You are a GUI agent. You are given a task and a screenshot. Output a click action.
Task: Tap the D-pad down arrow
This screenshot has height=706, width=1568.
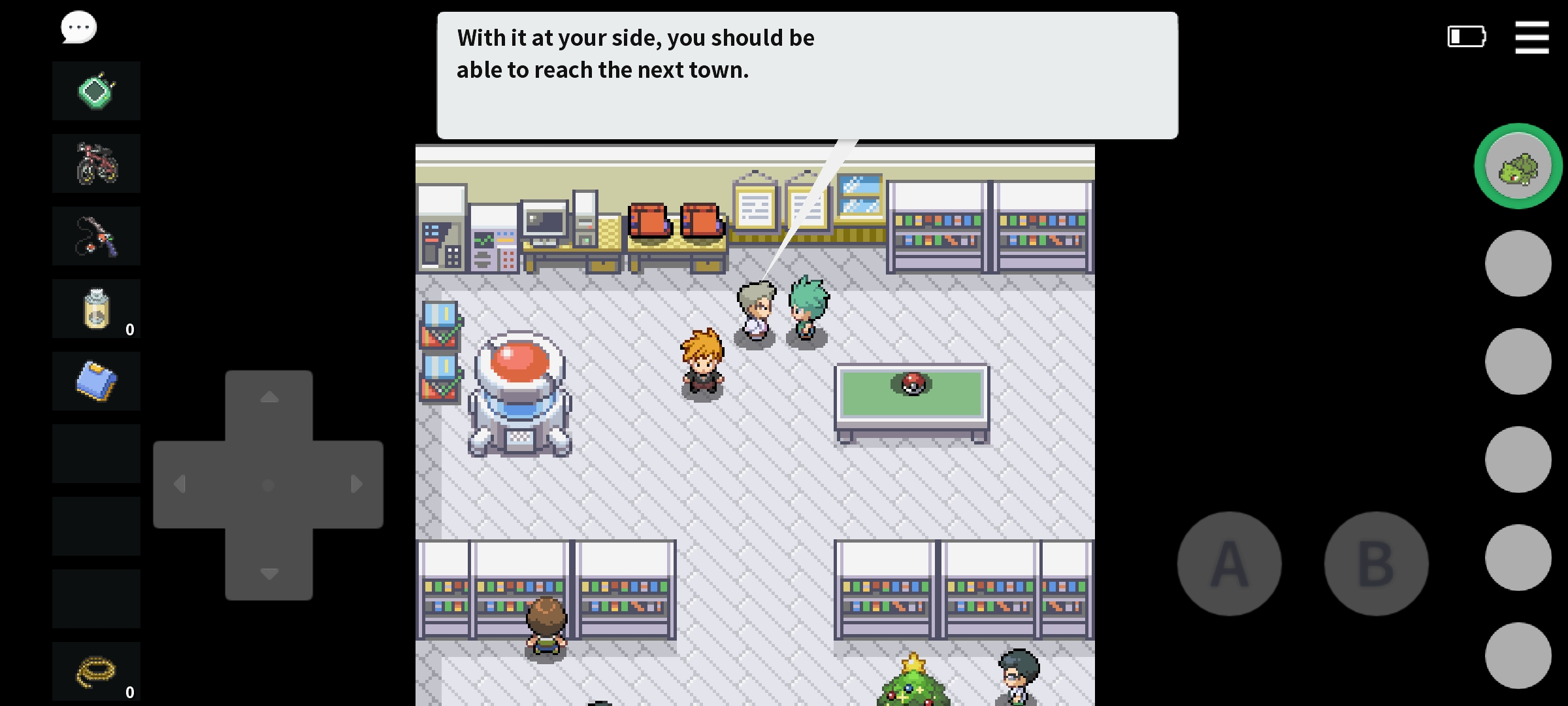click(269, 574)
